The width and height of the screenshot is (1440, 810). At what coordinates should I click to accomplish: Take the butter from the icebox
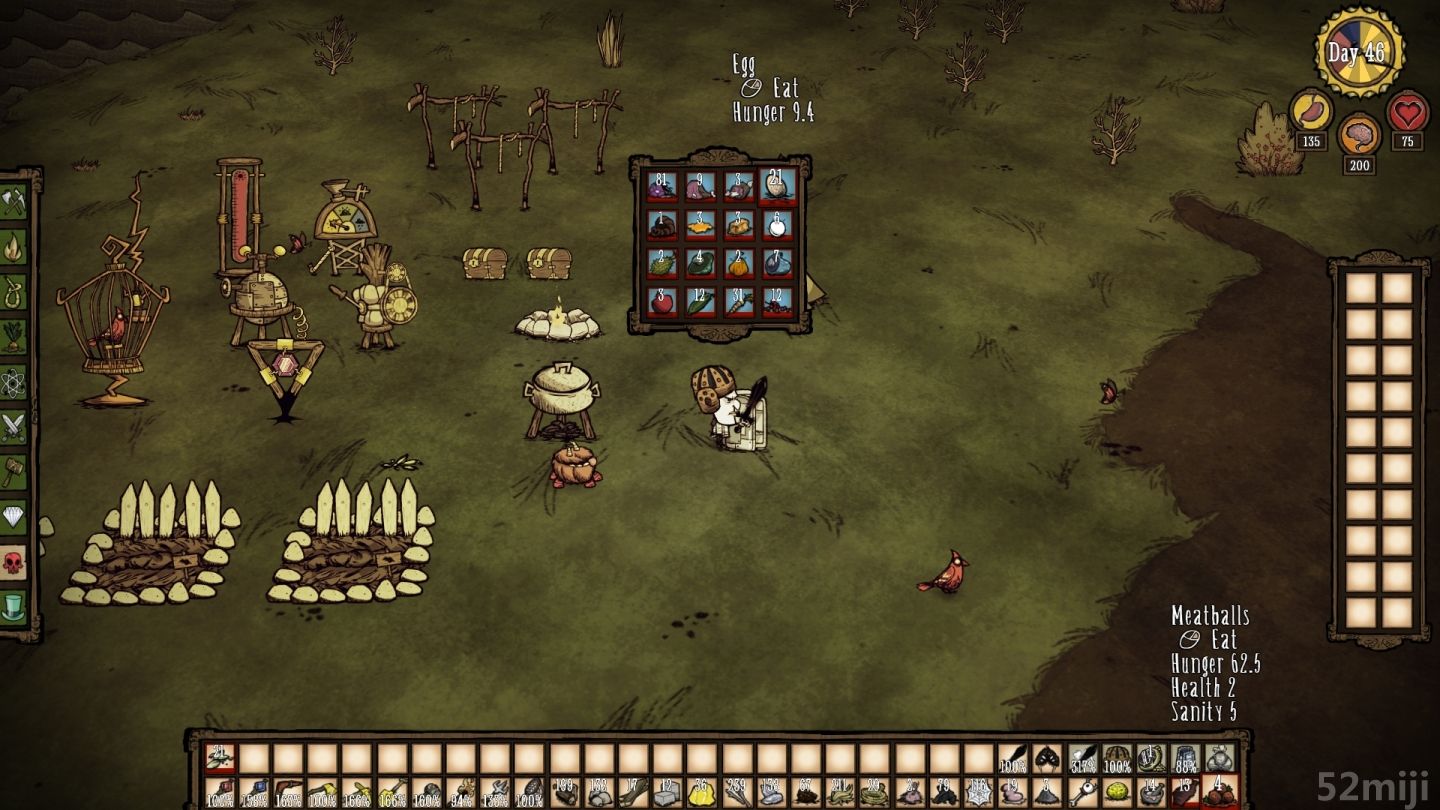tap(699, 226)
